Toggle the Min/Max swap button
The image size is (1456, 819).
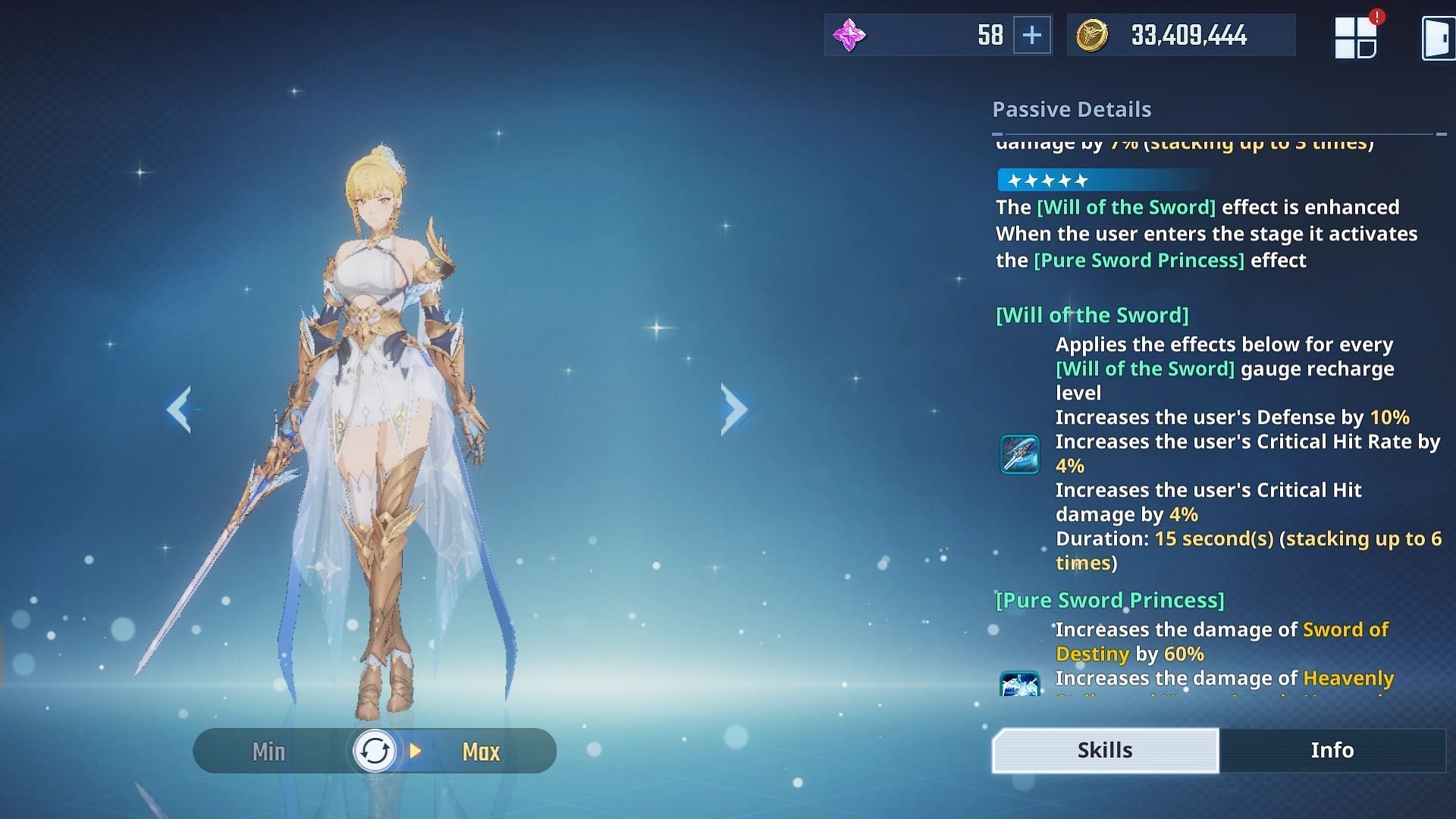click(x=375, y=752)
